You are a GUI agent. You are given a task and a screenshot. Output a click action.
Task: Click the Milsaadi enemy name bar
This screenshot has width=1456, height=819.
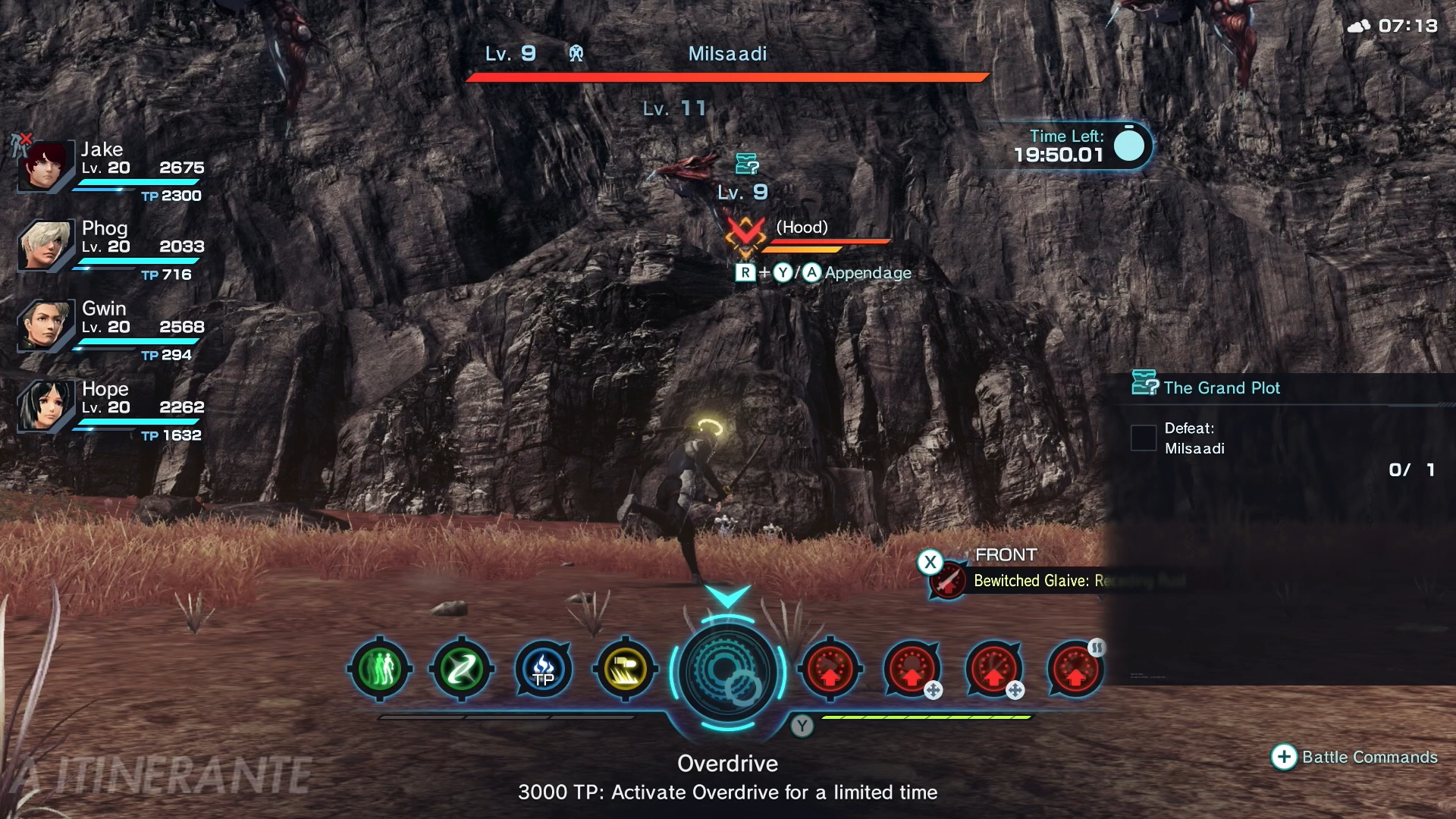coord(727,55)
